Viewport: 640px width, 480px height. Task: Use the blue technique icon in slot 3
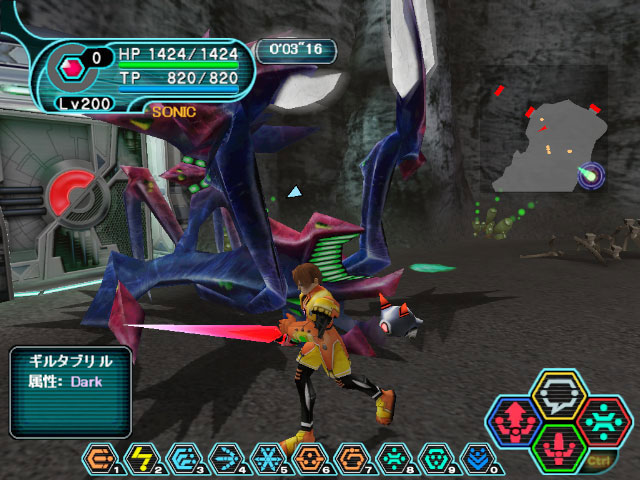tap(184, 459)
